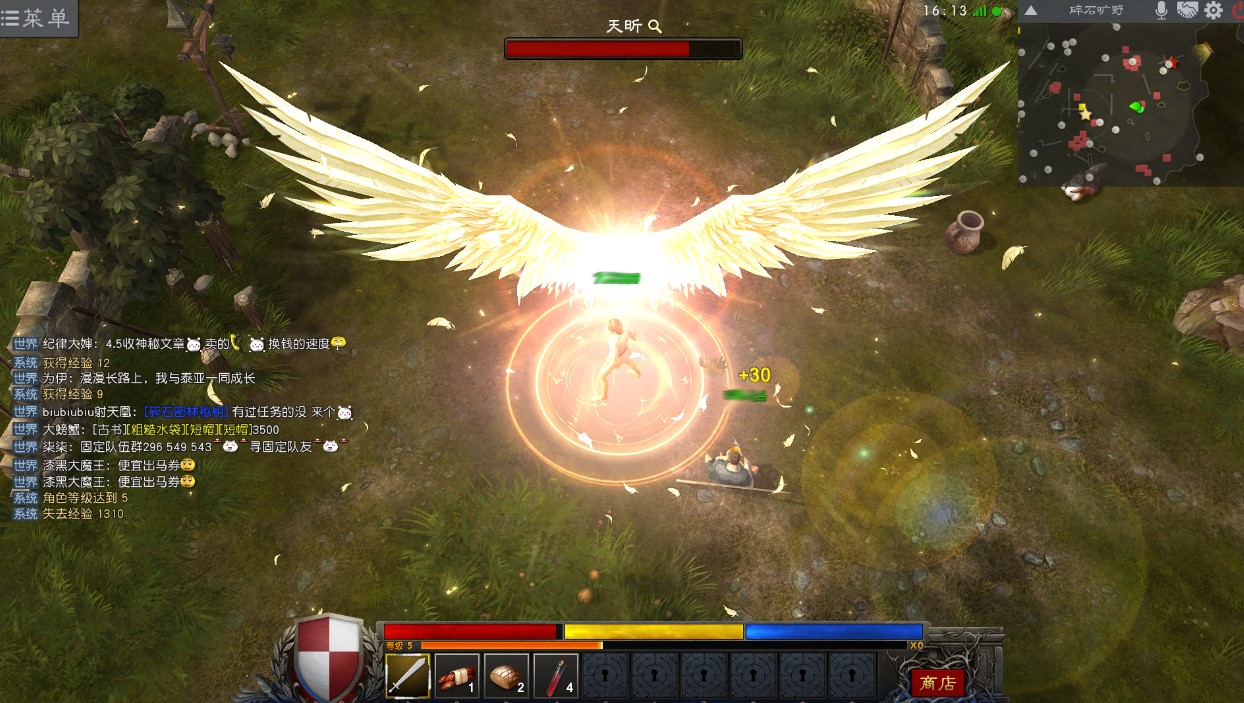The height and width of the screenshot is (703, 1244).
Task: Collapse the minimap with the triangle arrow
Action: click(x=1030, y=11)
